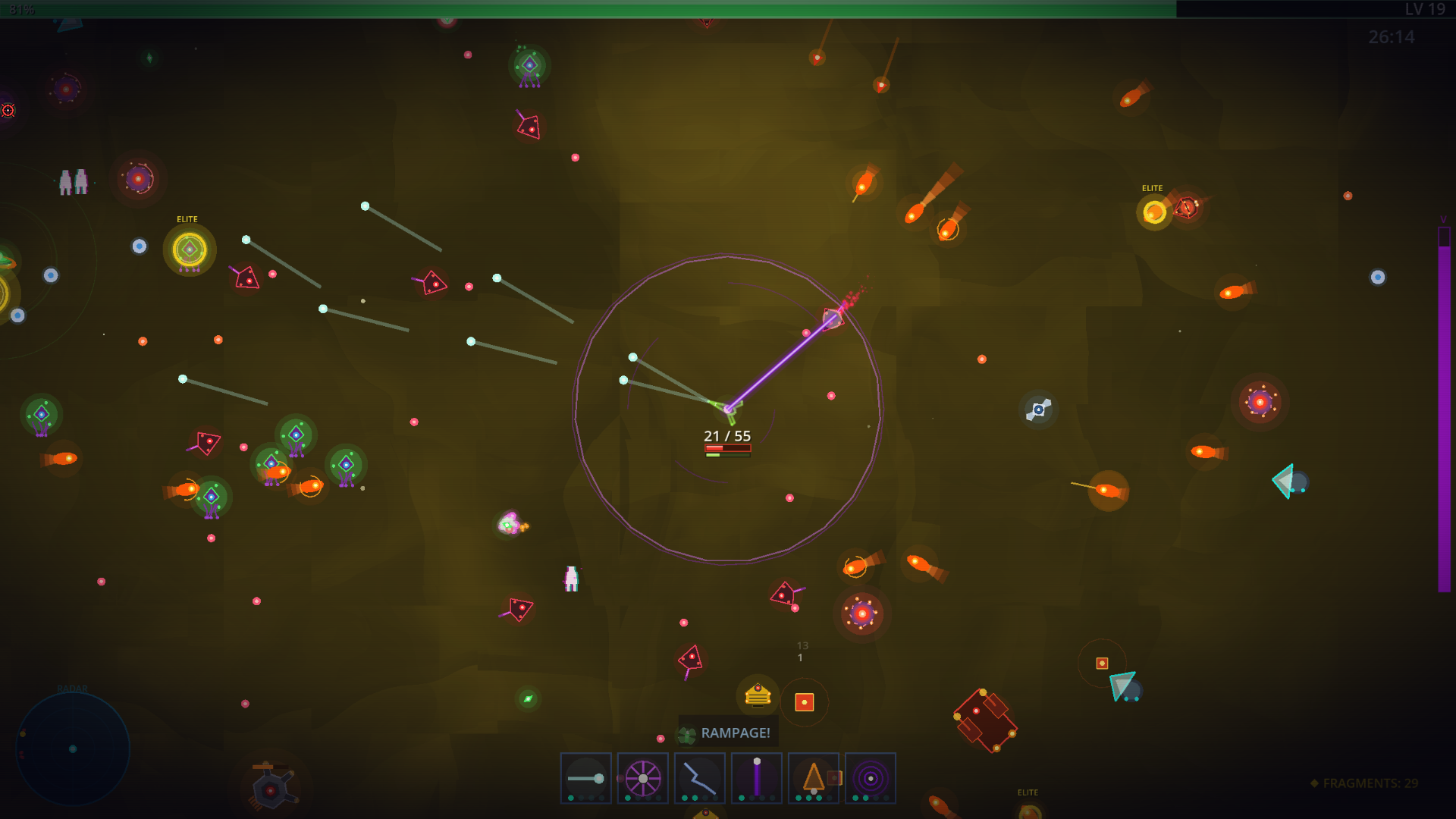Pick the purple concentric rings weapon slot

(870, 778)
